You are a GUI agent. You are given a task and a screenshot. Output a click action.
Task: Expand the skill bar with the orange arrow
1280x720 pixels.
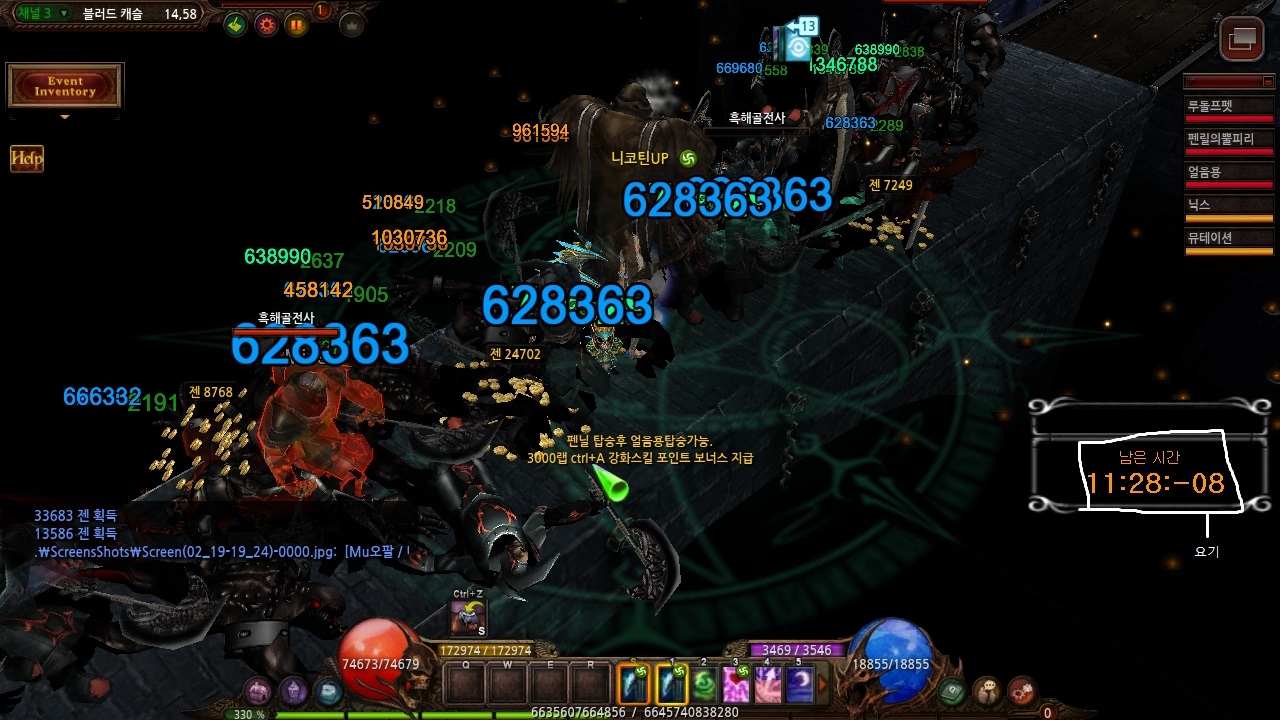click(x=824, y=684)
